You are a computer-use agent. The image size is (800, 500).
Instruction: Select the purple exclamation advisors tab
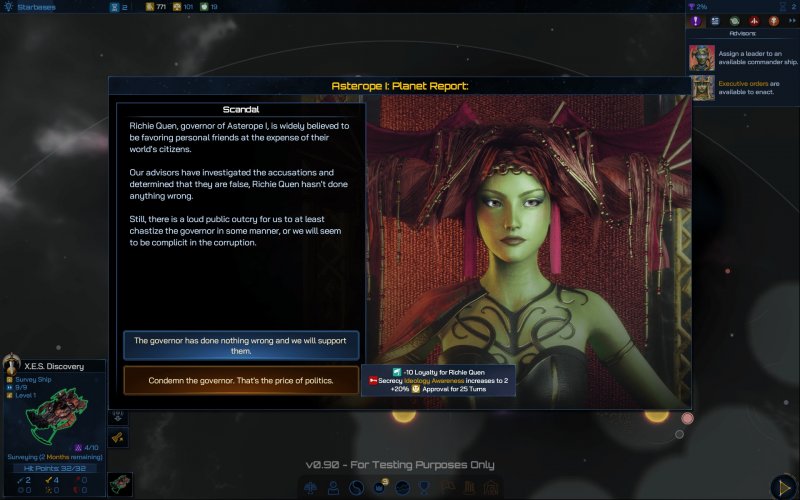coord(696,21)
